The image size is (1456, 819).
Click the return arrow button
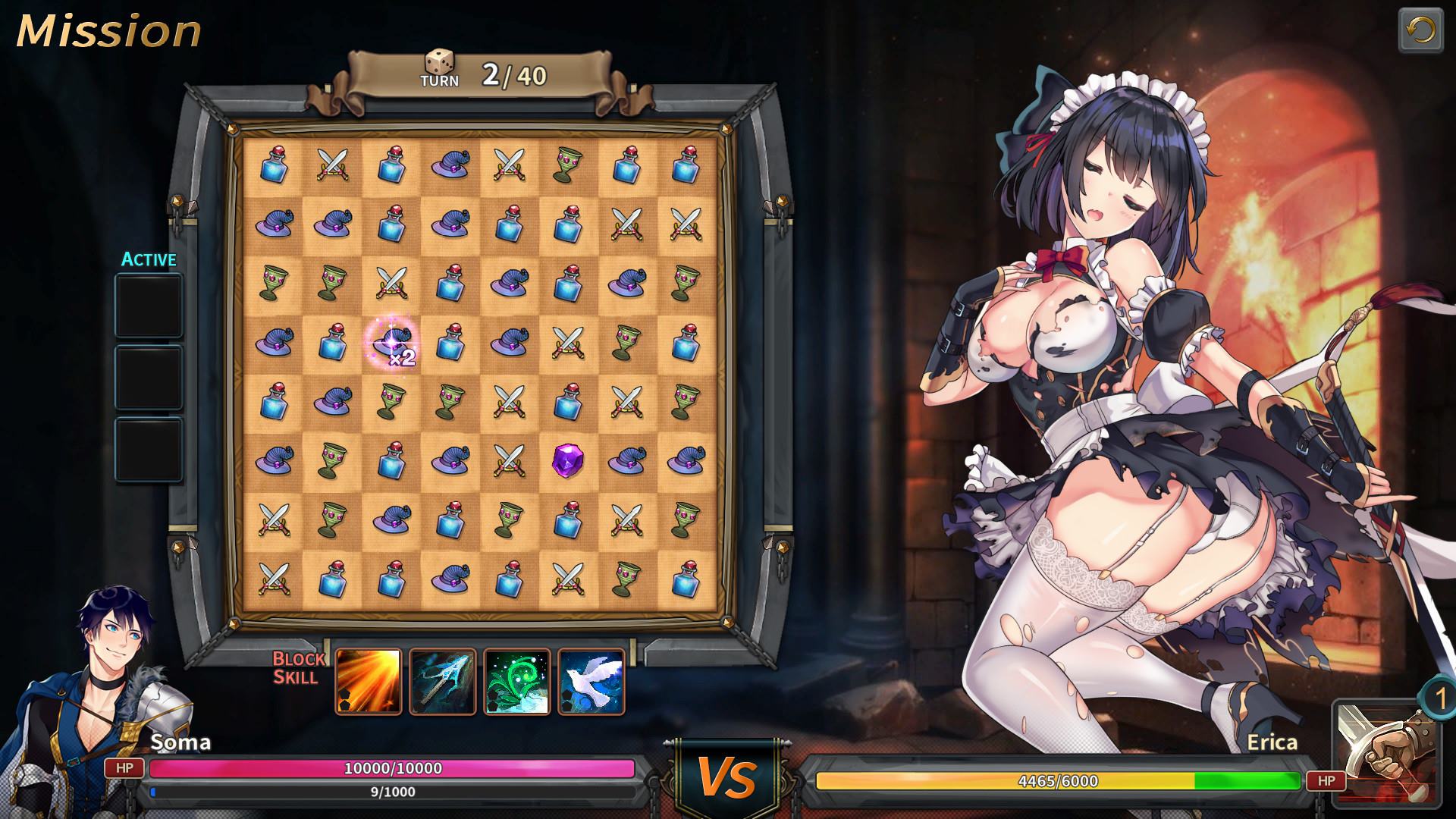pos(1420,31)
